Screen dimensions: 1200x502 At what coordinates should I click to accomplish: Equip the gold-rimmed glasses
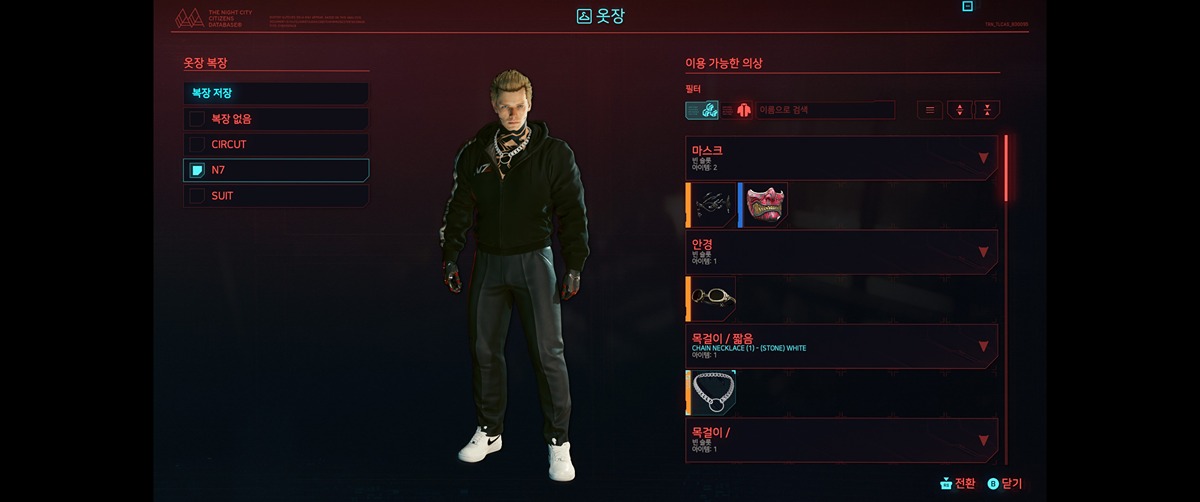pyautogui.click(x=714, y=298)
